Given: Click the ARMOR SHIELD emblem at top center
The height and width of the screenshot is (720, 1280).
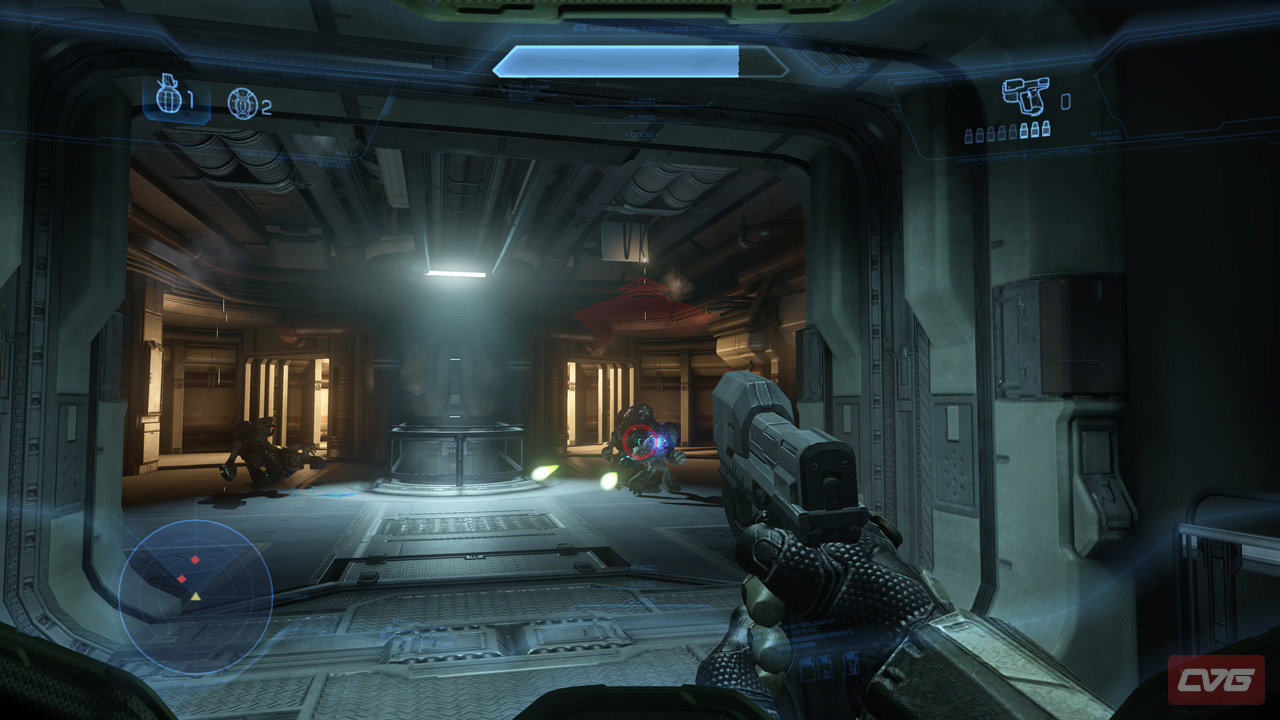Looking at the screenshot, I should [x=578, y=27].
